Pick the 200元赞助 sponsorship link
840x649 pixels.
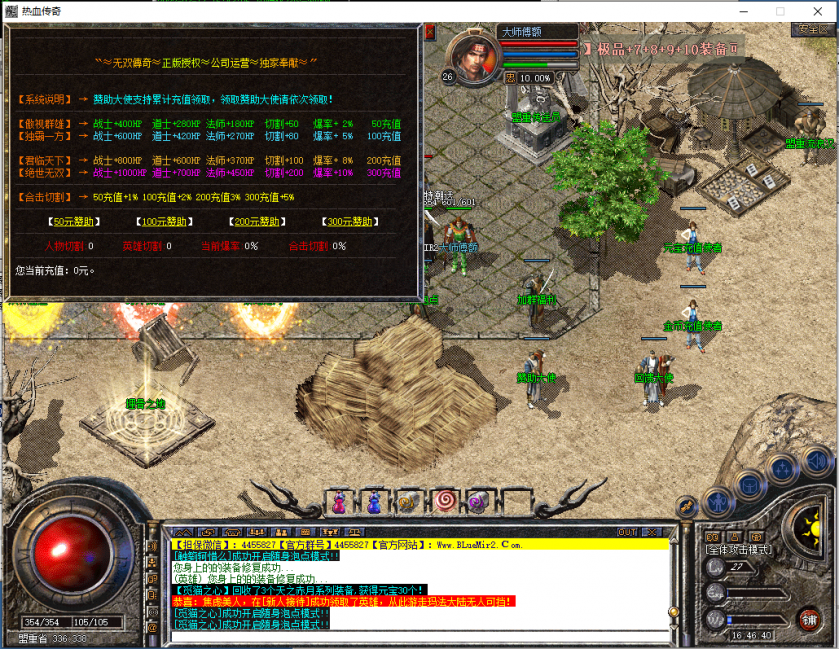(x=255, y=222)
